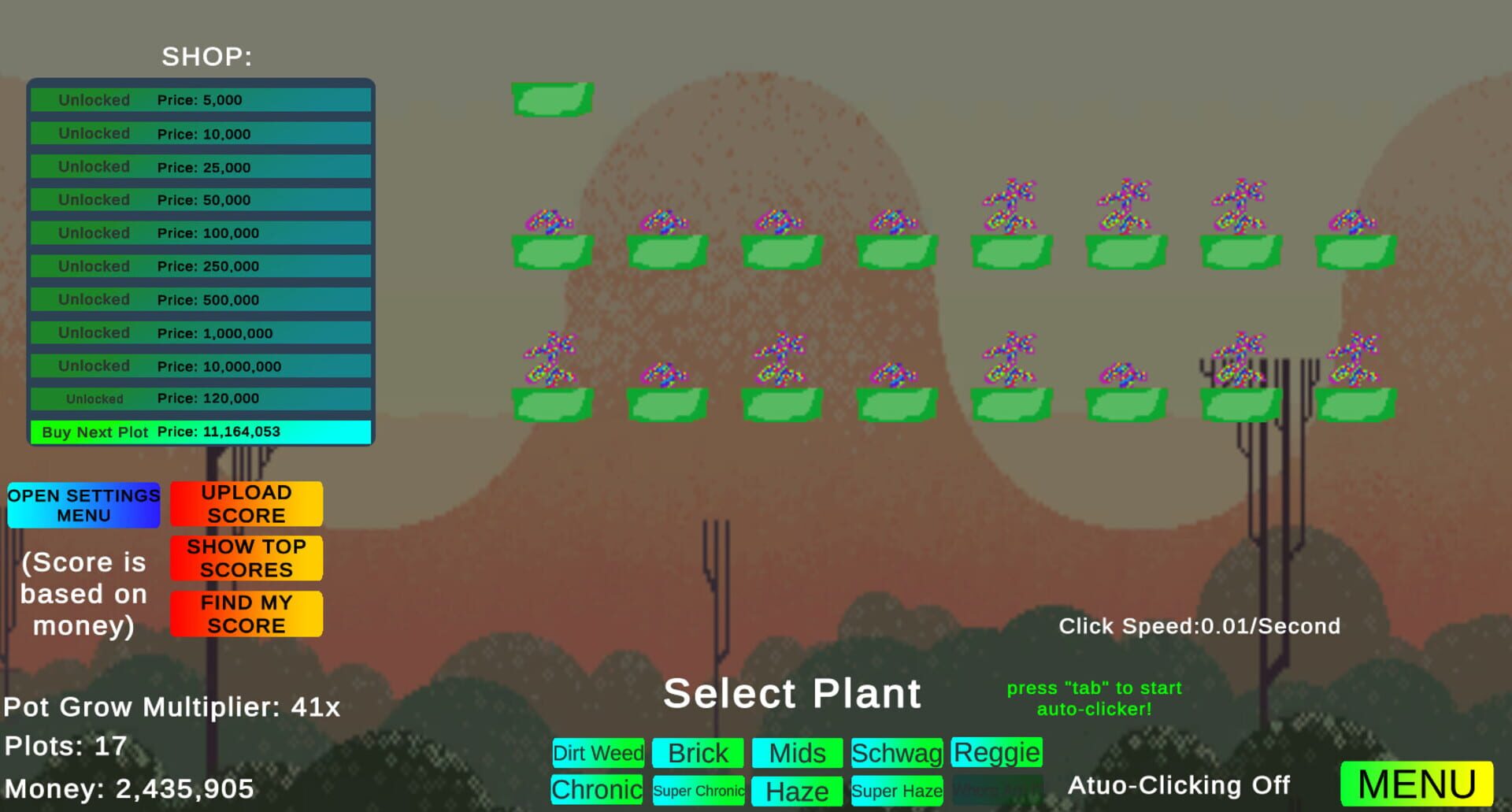Click the greyed-out locked plant type button
Viewport: 1512px width, 812px height.
(x=996, y=790)
